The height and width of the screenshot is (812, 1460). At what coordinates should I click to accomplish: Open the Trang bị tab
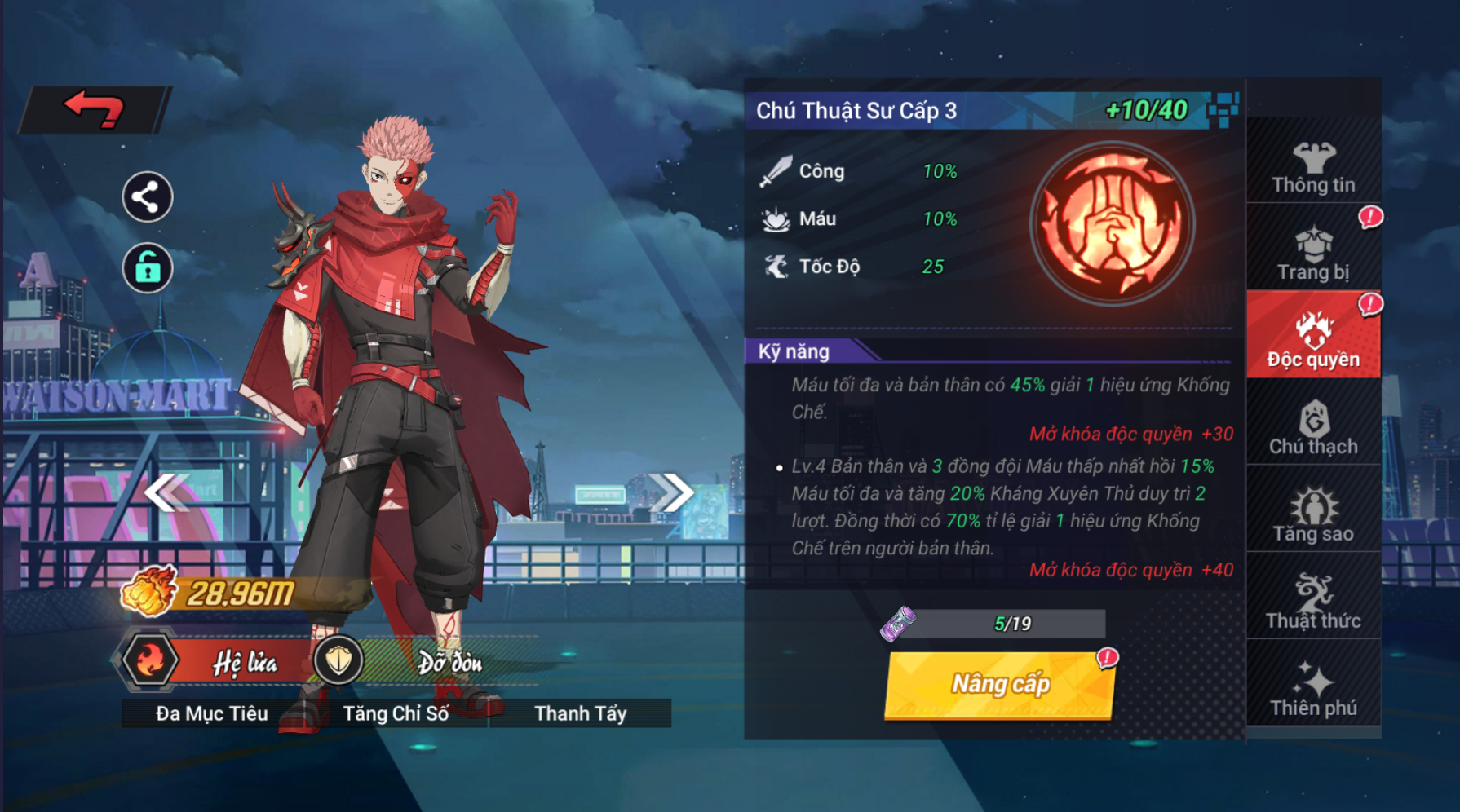pos(1313,254)
